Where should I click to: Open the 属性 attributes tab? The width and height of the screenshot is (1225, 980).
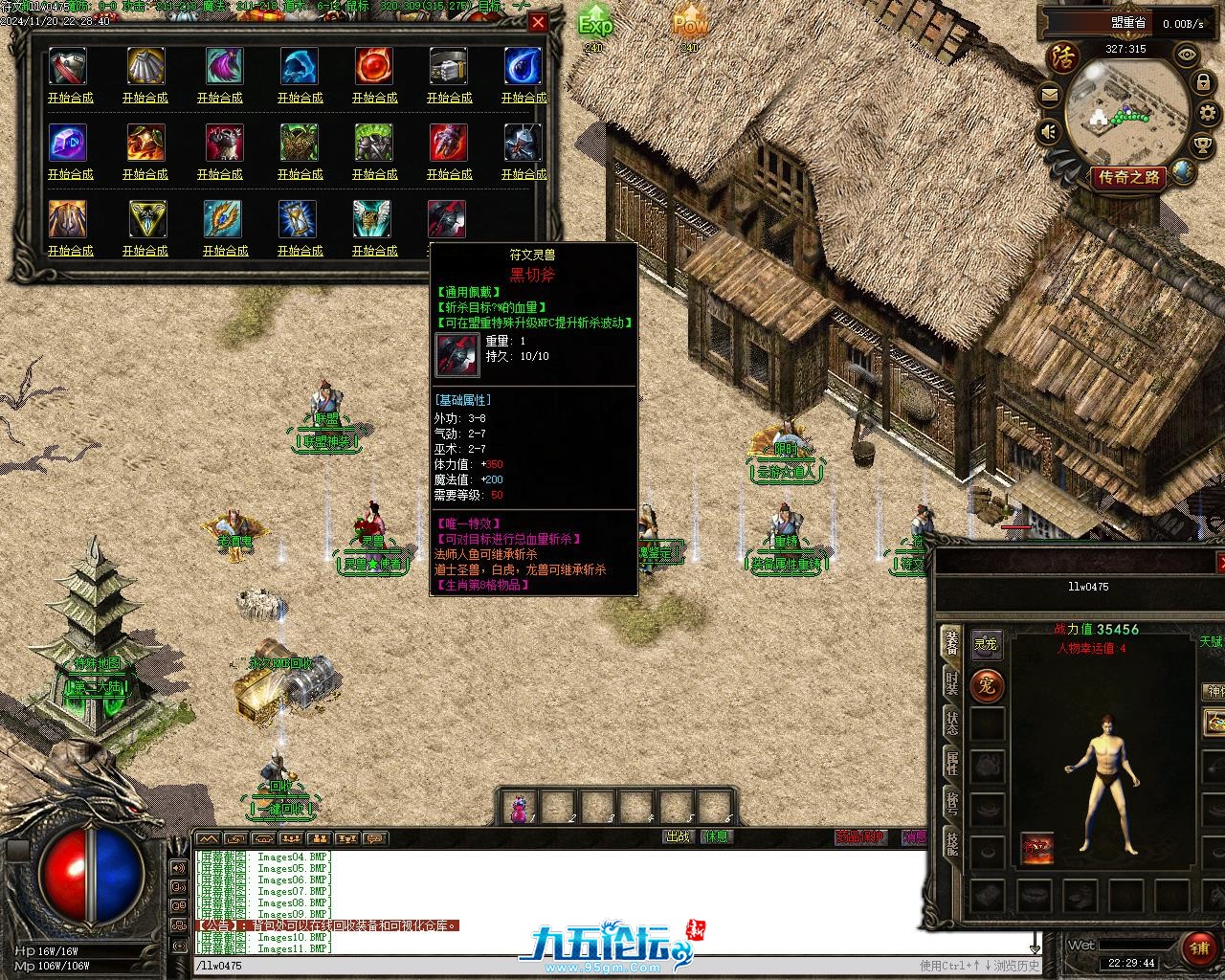[950, 763]
